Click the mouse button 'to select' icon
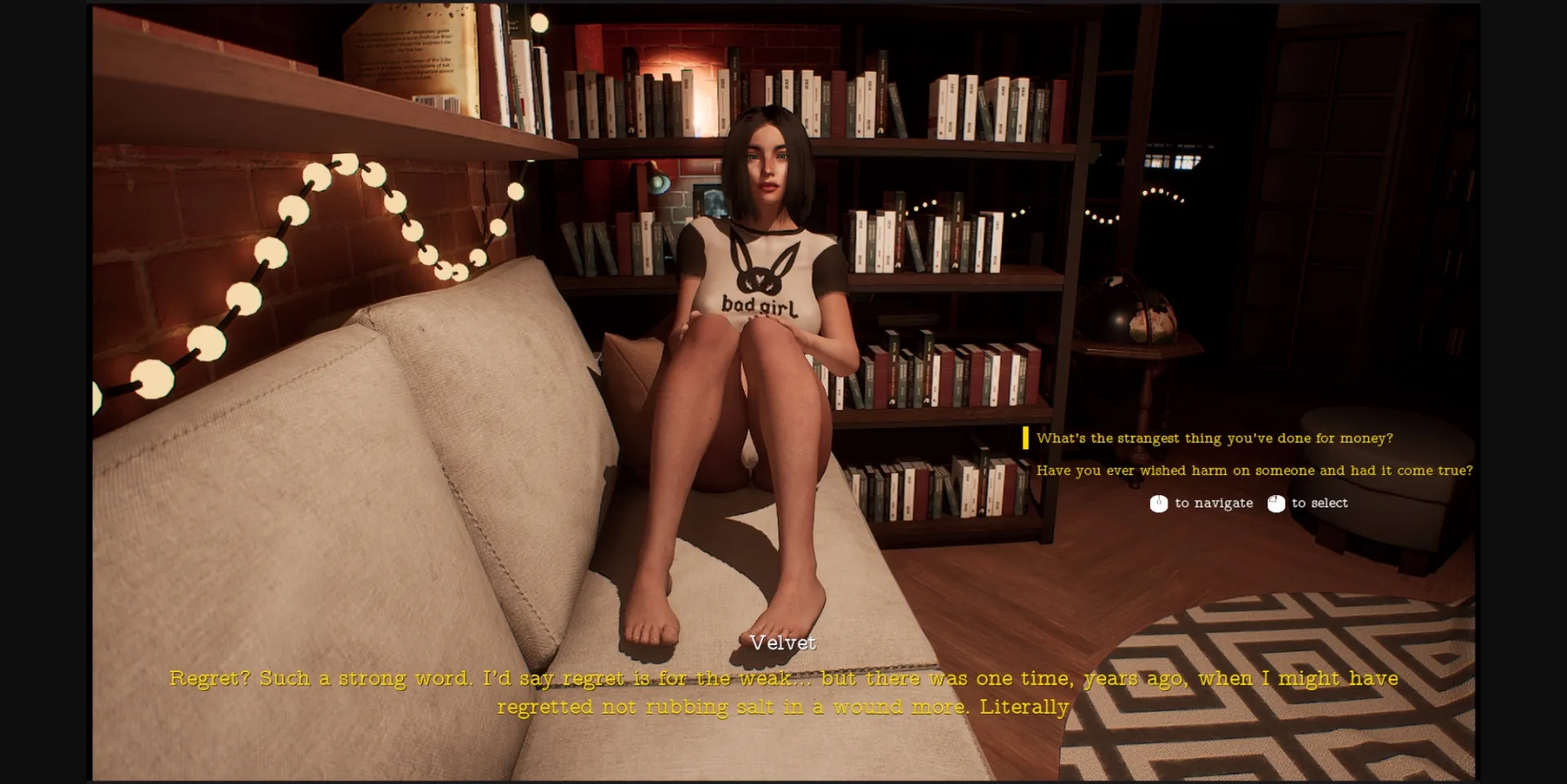This screenshot has width=1567, height=784. coord(1275,503)
